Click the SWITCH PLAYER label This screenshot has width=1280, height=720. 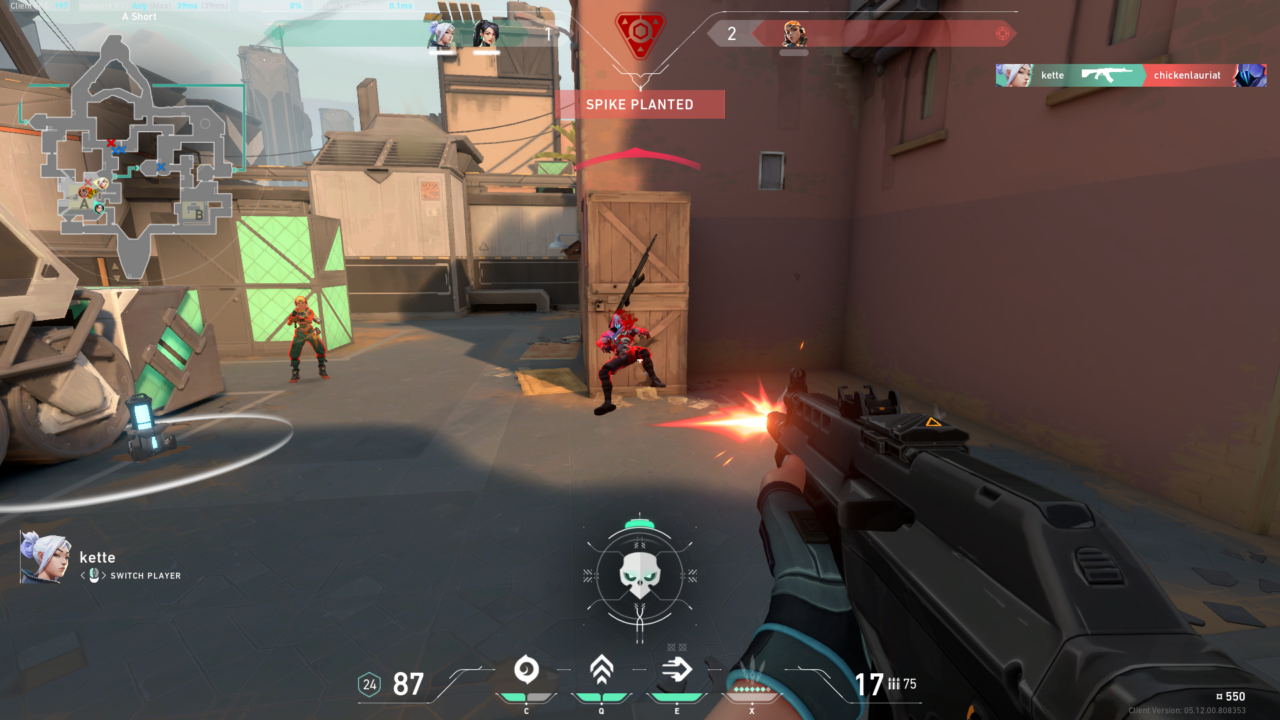[145, 576]
